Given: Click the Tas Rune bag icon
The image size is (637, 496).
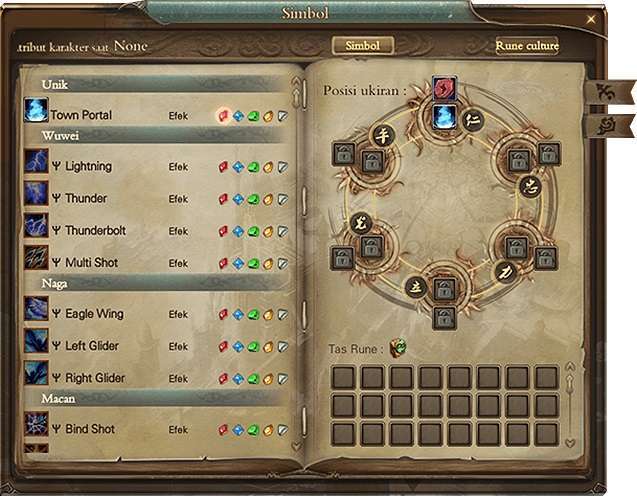Looking at the screenshot, I should click(x=398, y=348).
